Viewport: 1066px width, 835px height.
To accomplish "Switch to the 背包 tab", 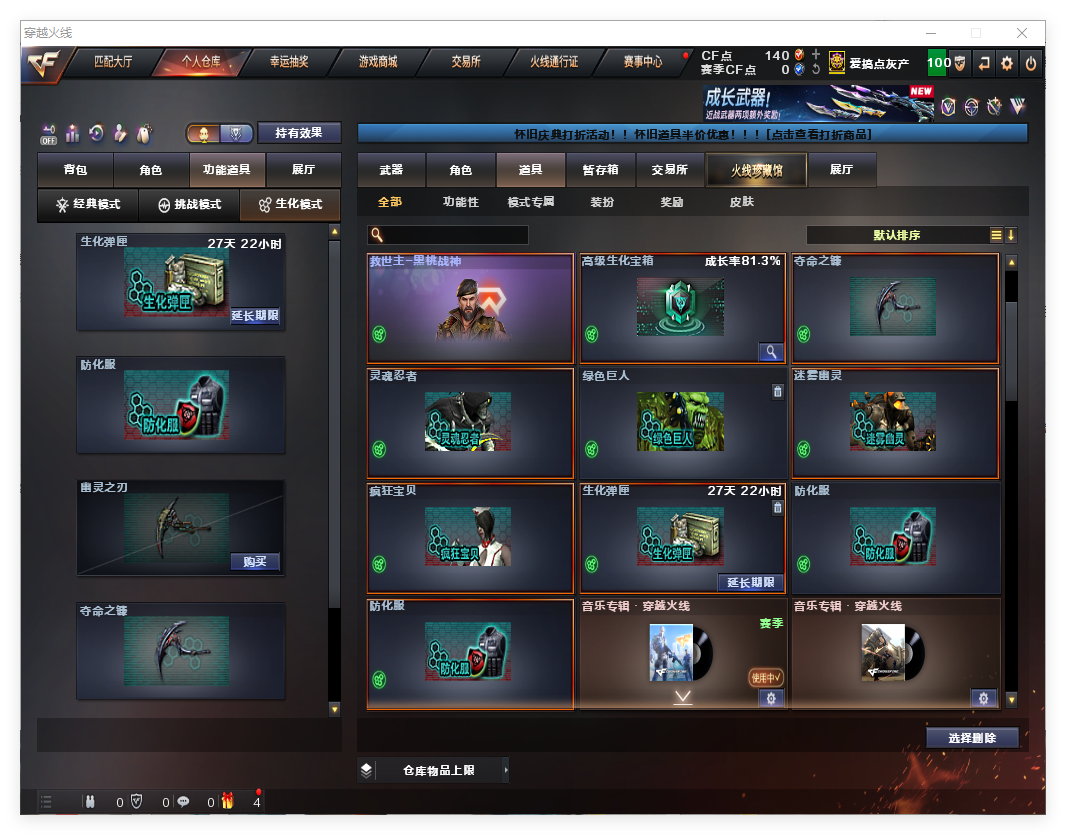I will pos(75,171).
